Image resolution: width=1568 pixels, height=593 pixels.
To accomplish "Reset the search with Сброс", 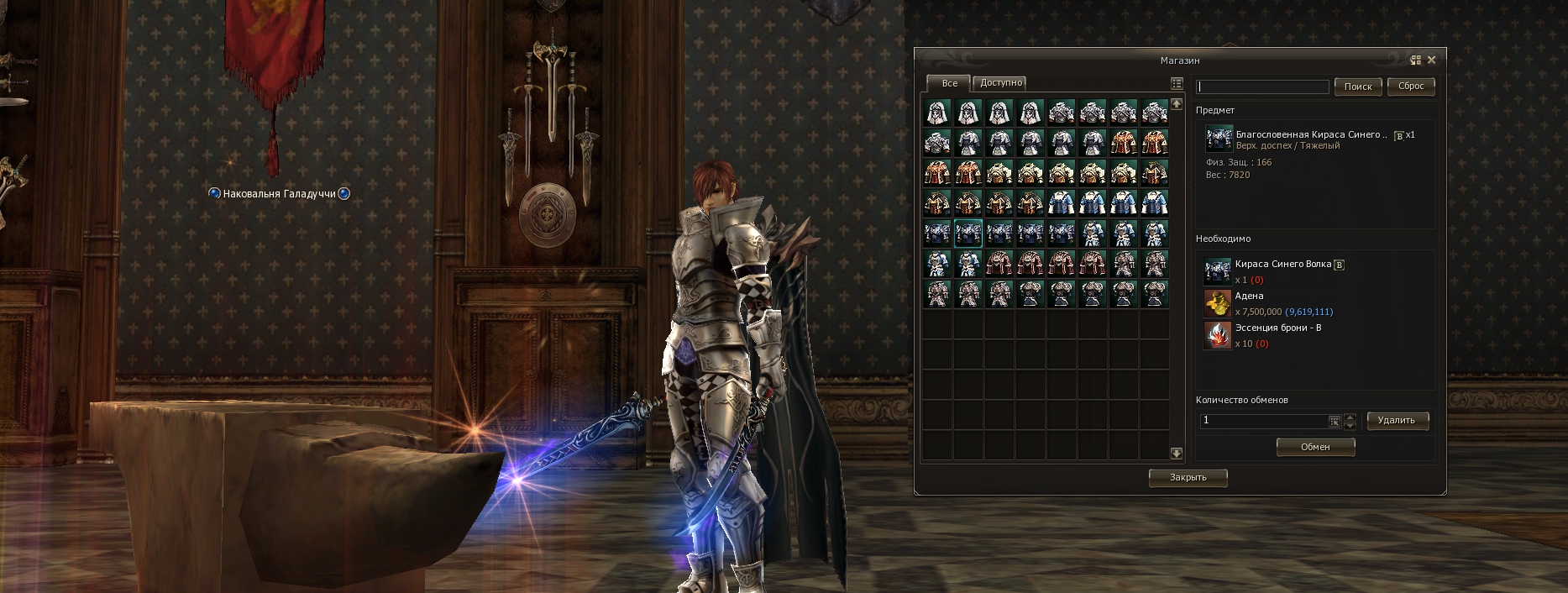I will coord(1411,86).
